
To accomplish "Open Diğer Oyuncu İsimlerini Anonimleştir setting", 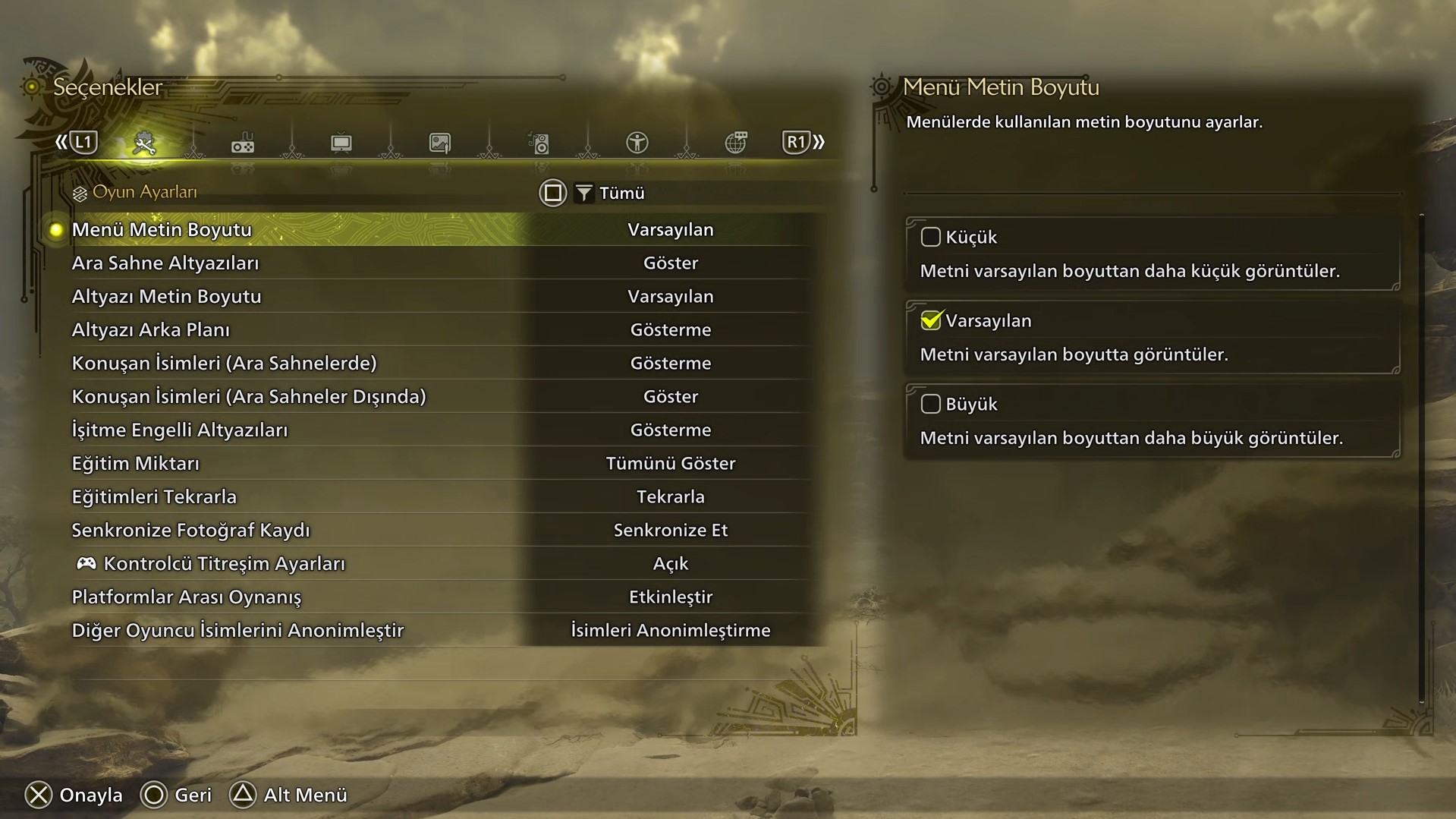I will [237, 630].
